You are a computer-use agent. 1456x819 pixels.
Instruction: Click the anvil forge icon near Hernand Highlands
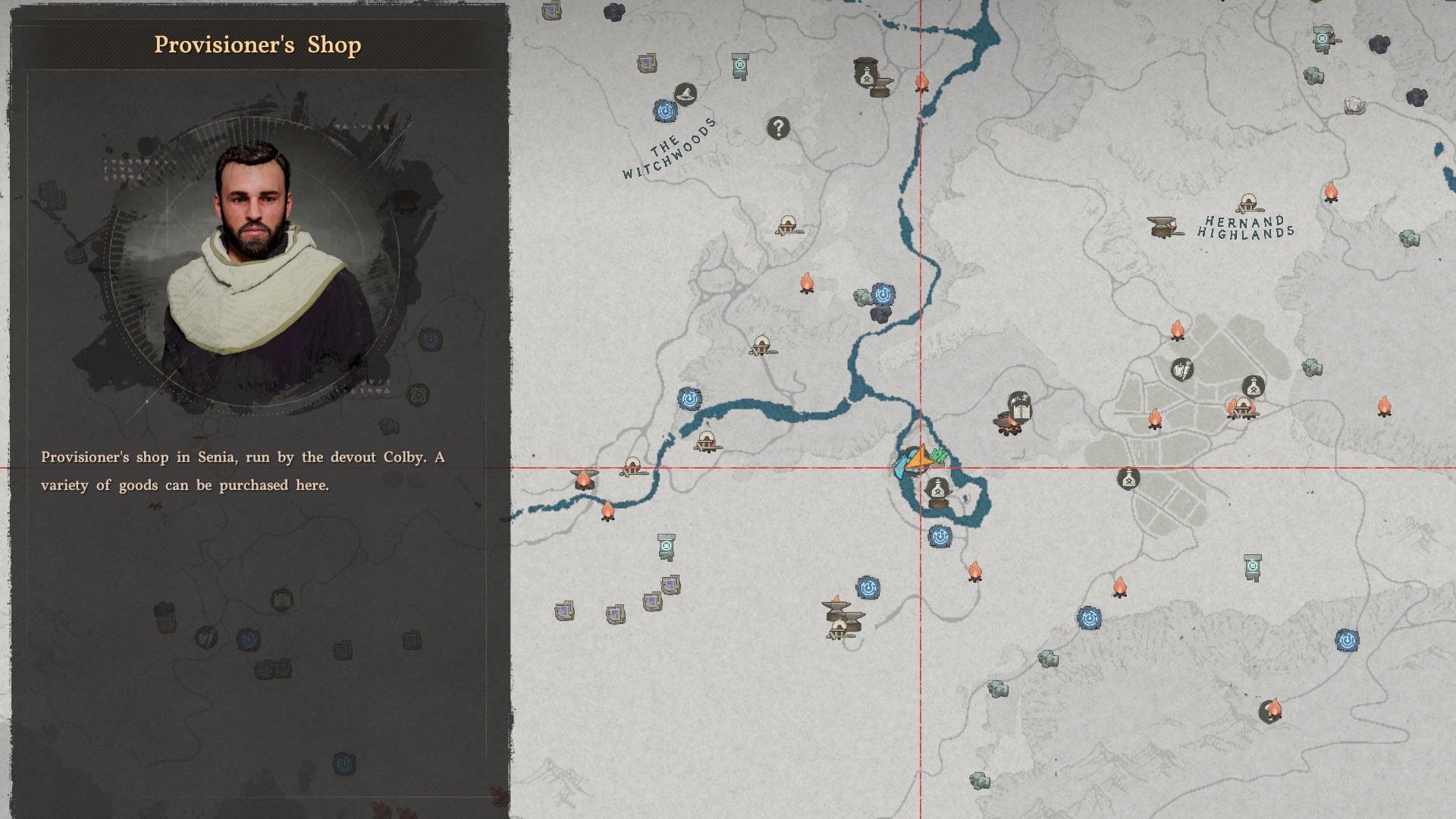1163,227
